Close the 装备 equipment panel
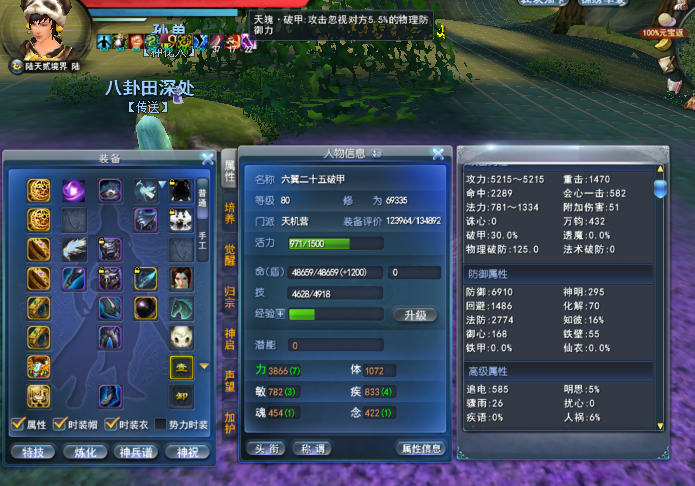The width and height of the screenshot is (695, 486). (207, 158)
